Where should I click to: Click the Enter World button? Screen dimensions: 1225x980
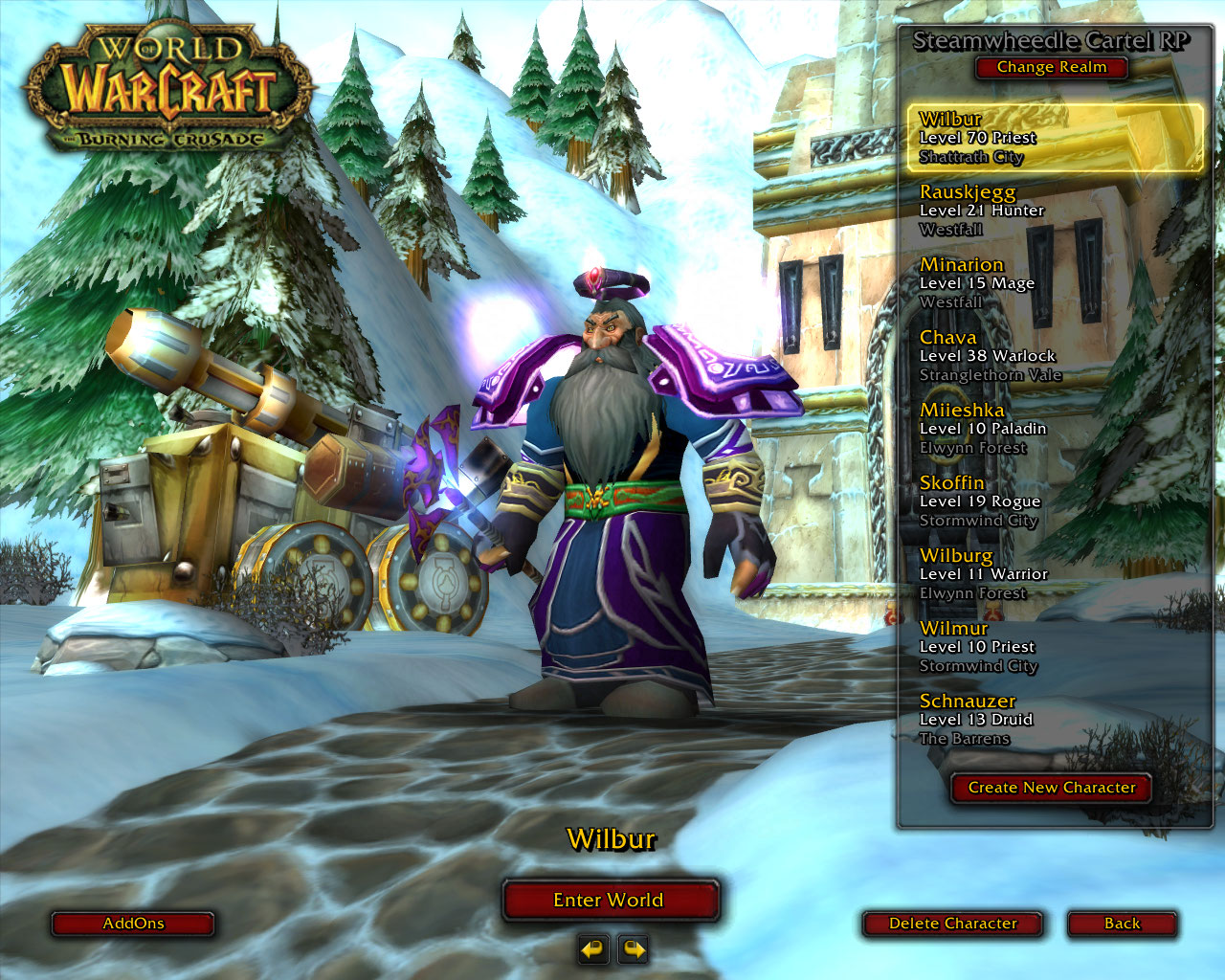610,900
